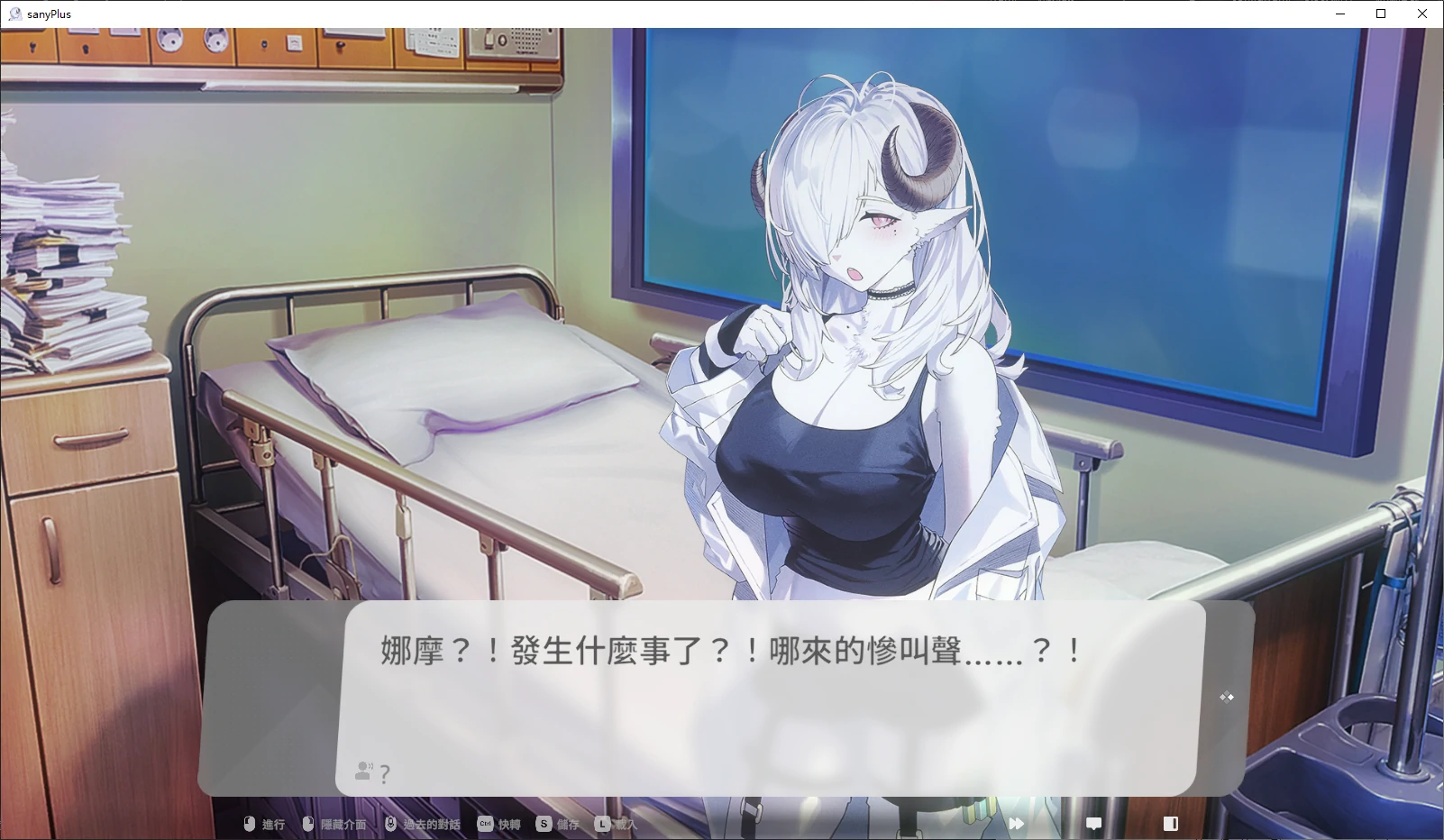This screenshot has height=840, width=1444.
Task: Click the middle-mouse icon beside 過去的對話
Action: [x=391, y=823]
